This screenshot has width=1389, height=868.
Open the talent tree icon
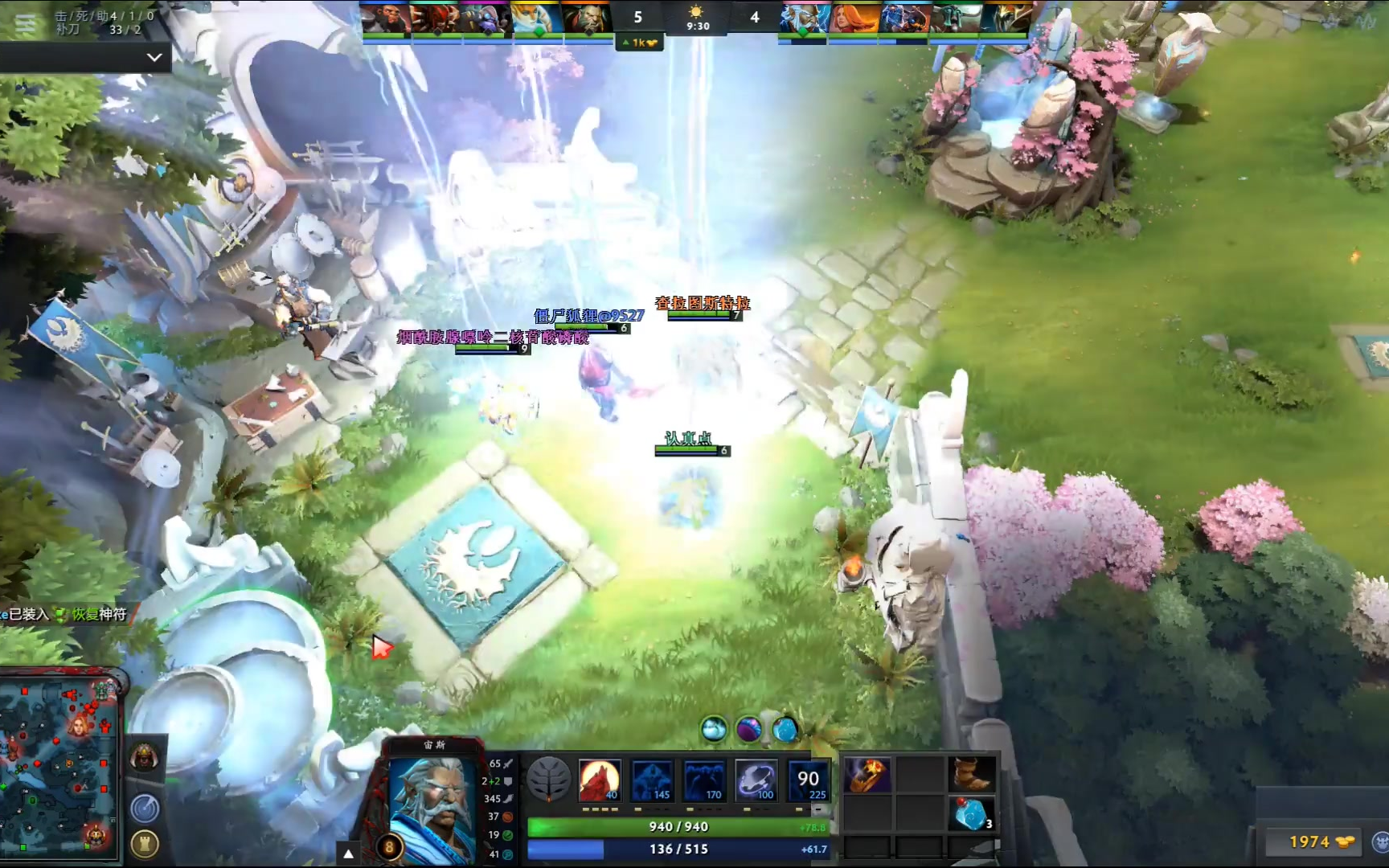point(548,779)
